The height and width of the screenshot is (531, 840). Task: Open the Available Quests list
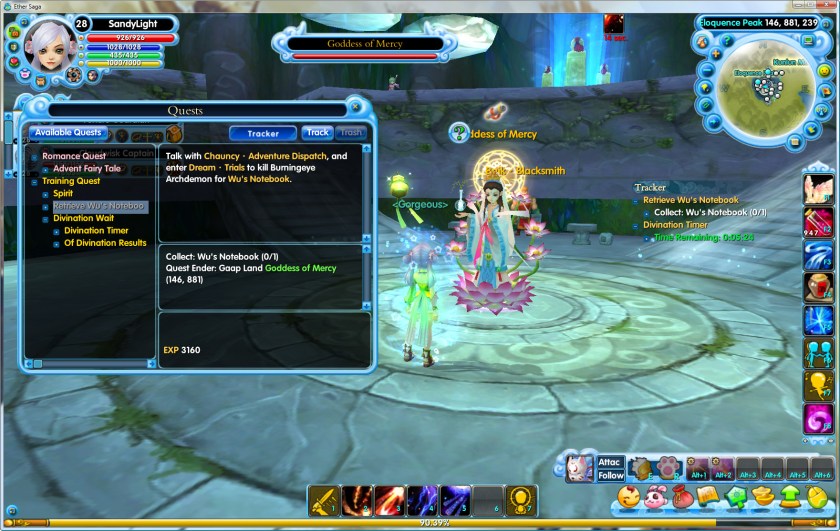(x=66, y=132)
